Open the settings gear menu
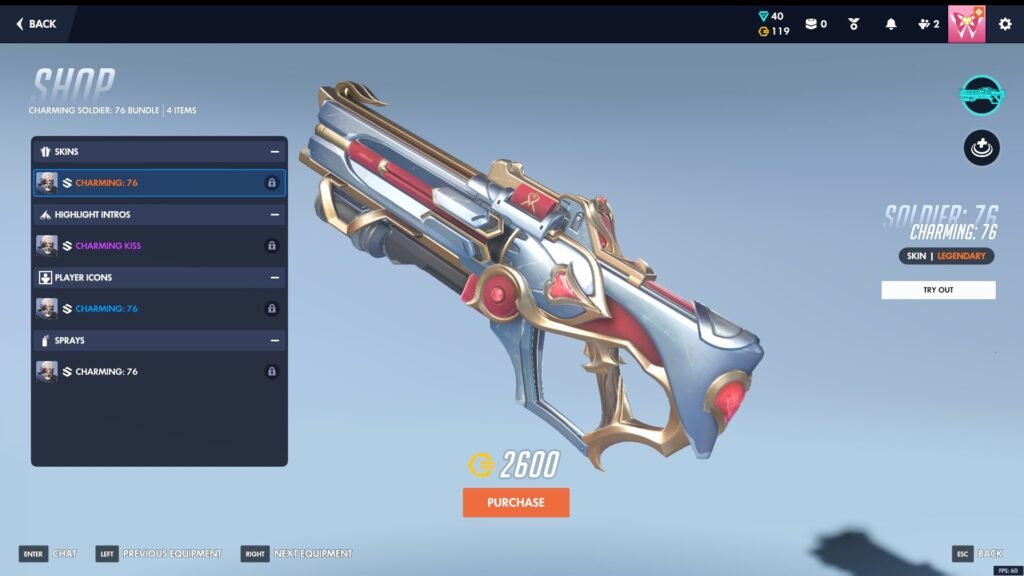The height and width of the screenshot is (576, 1024). tap(1005, 24)
